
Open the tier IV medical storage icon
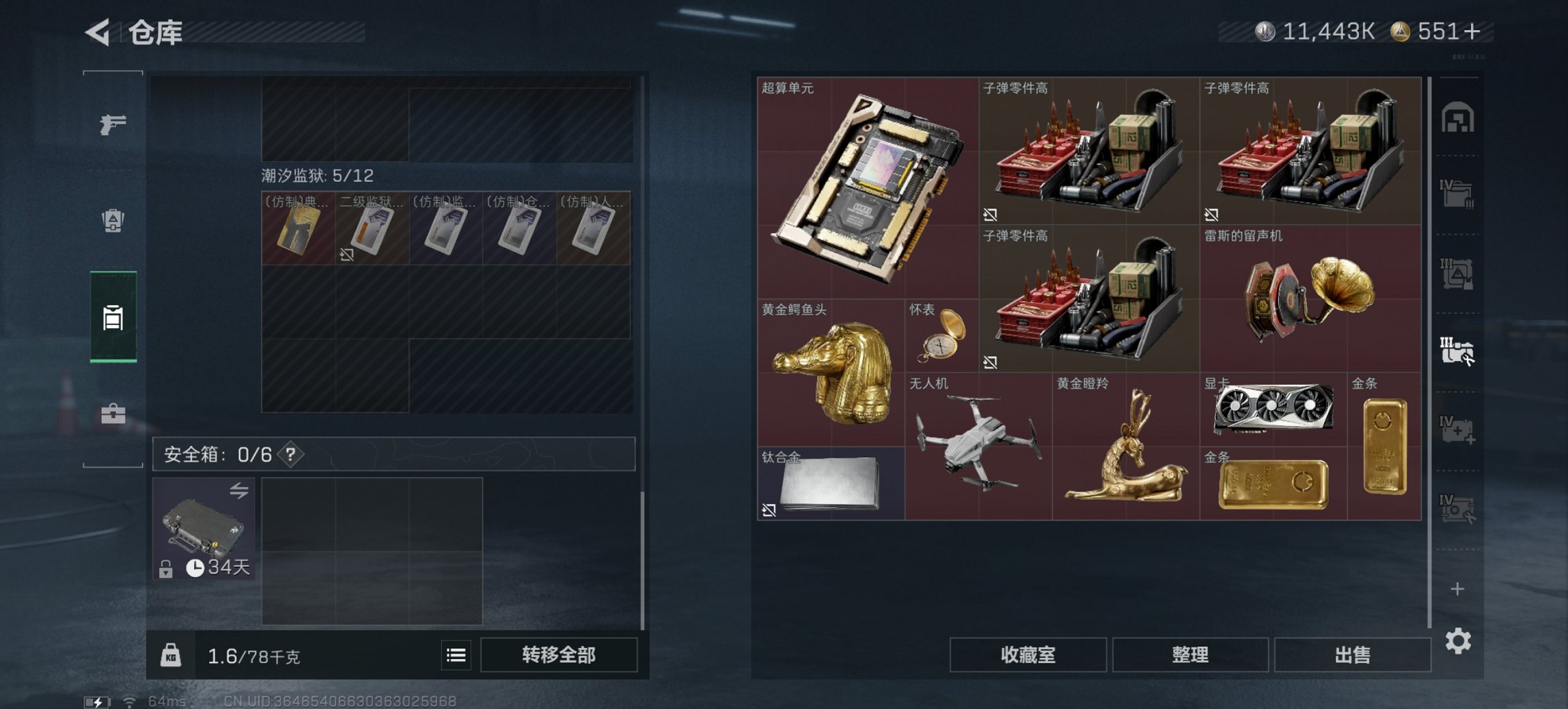(x=1456, y=429)
